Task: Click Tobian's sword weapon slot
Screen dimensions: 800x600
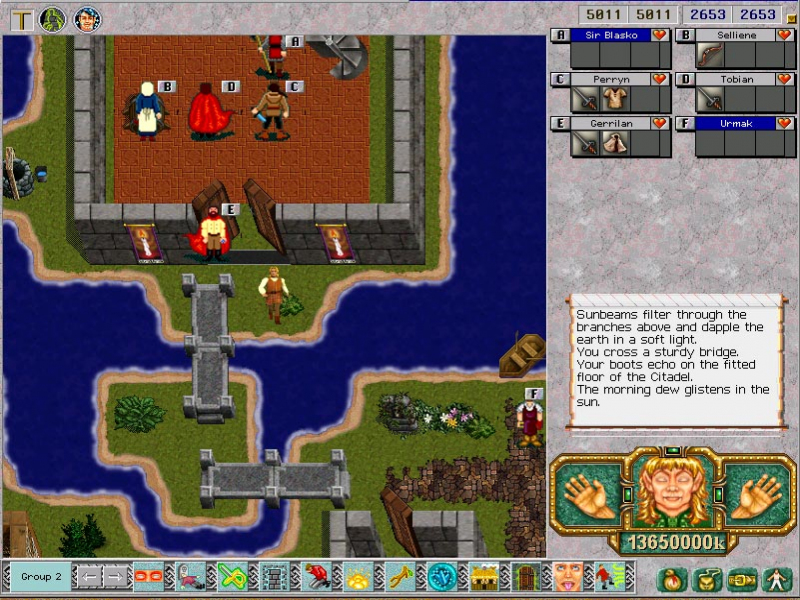Action: (x=711, y=99)
